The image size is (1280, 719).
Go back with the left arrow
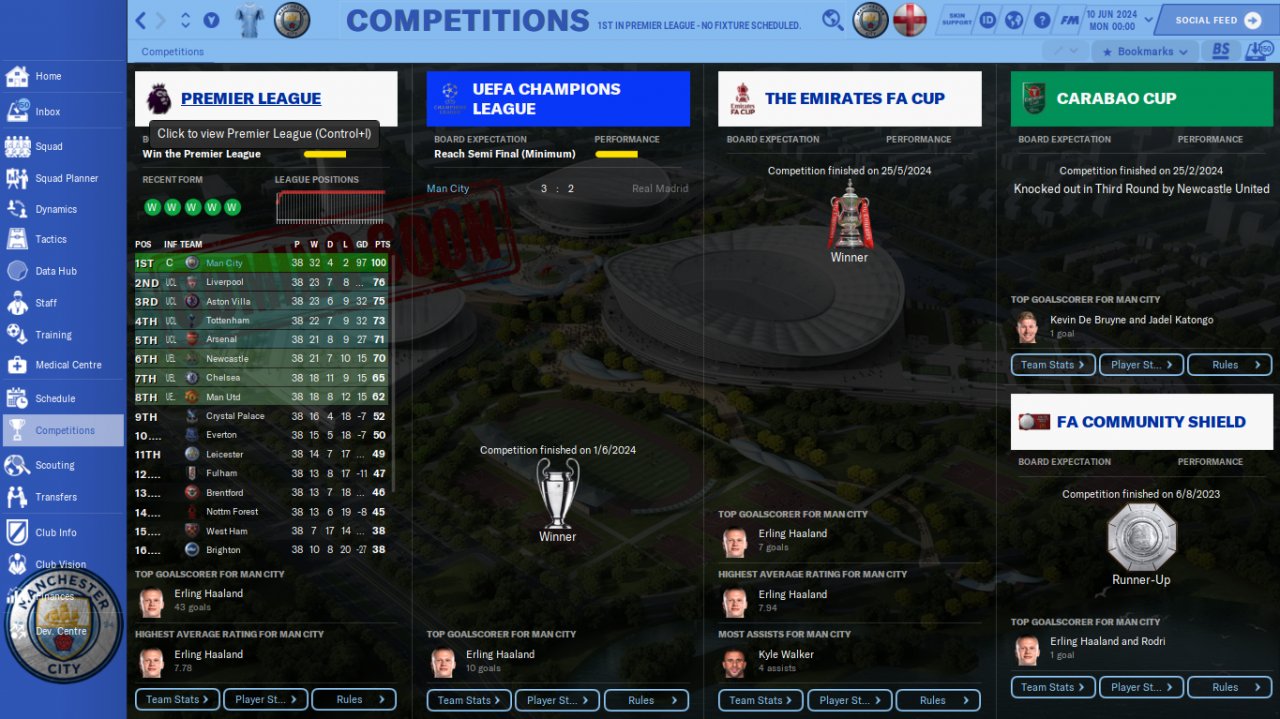pyautogui.click(x=140, y=20)
